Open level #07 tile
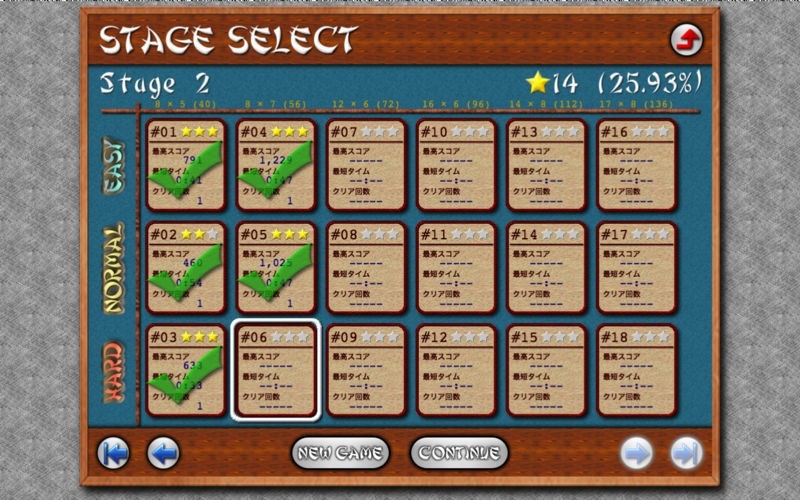The image size is (800, 500). (365, 165)
